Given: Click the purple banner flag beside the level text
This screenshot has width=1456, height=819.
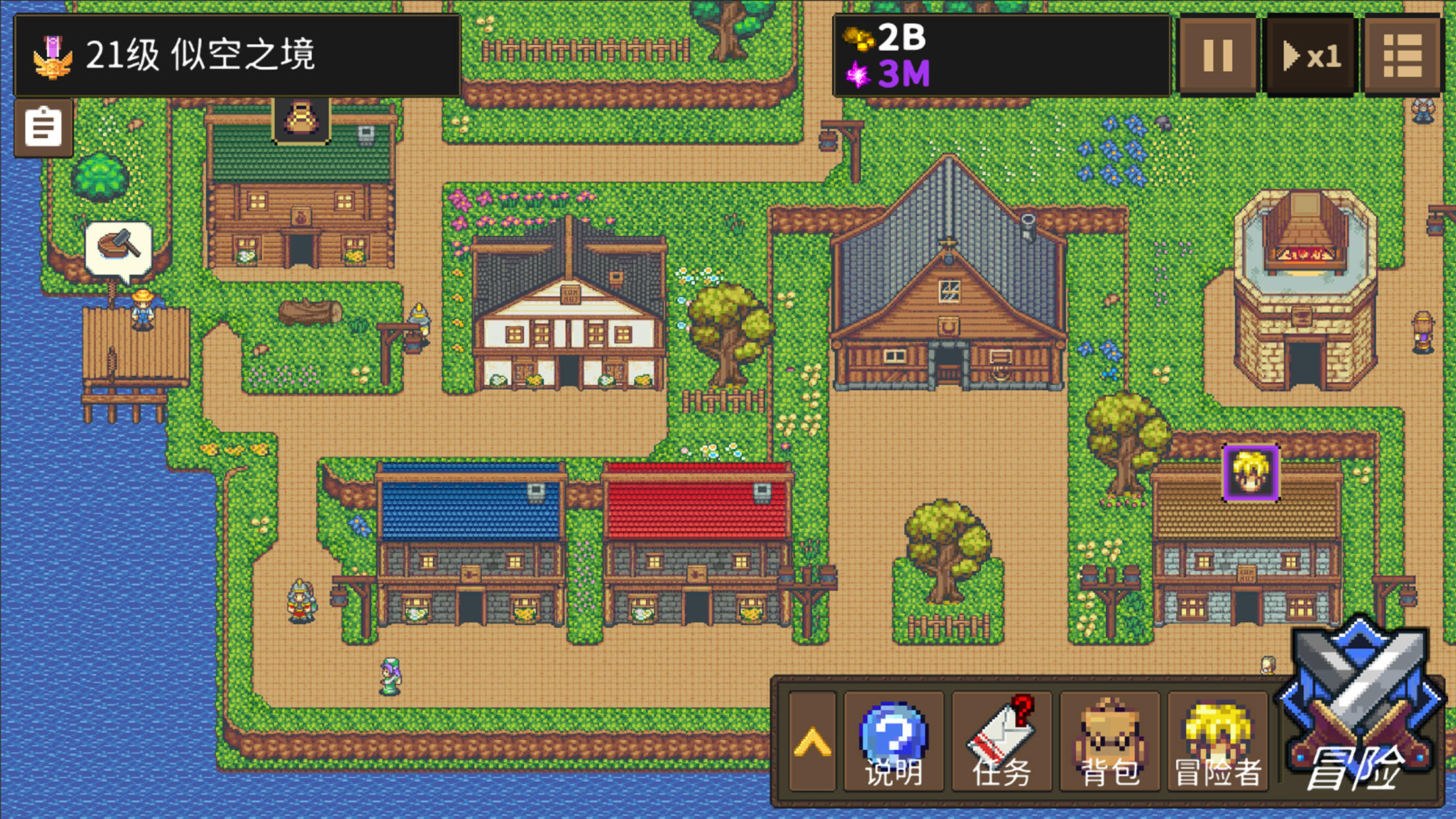Looking at the screenshot, I should coord(53,46).
